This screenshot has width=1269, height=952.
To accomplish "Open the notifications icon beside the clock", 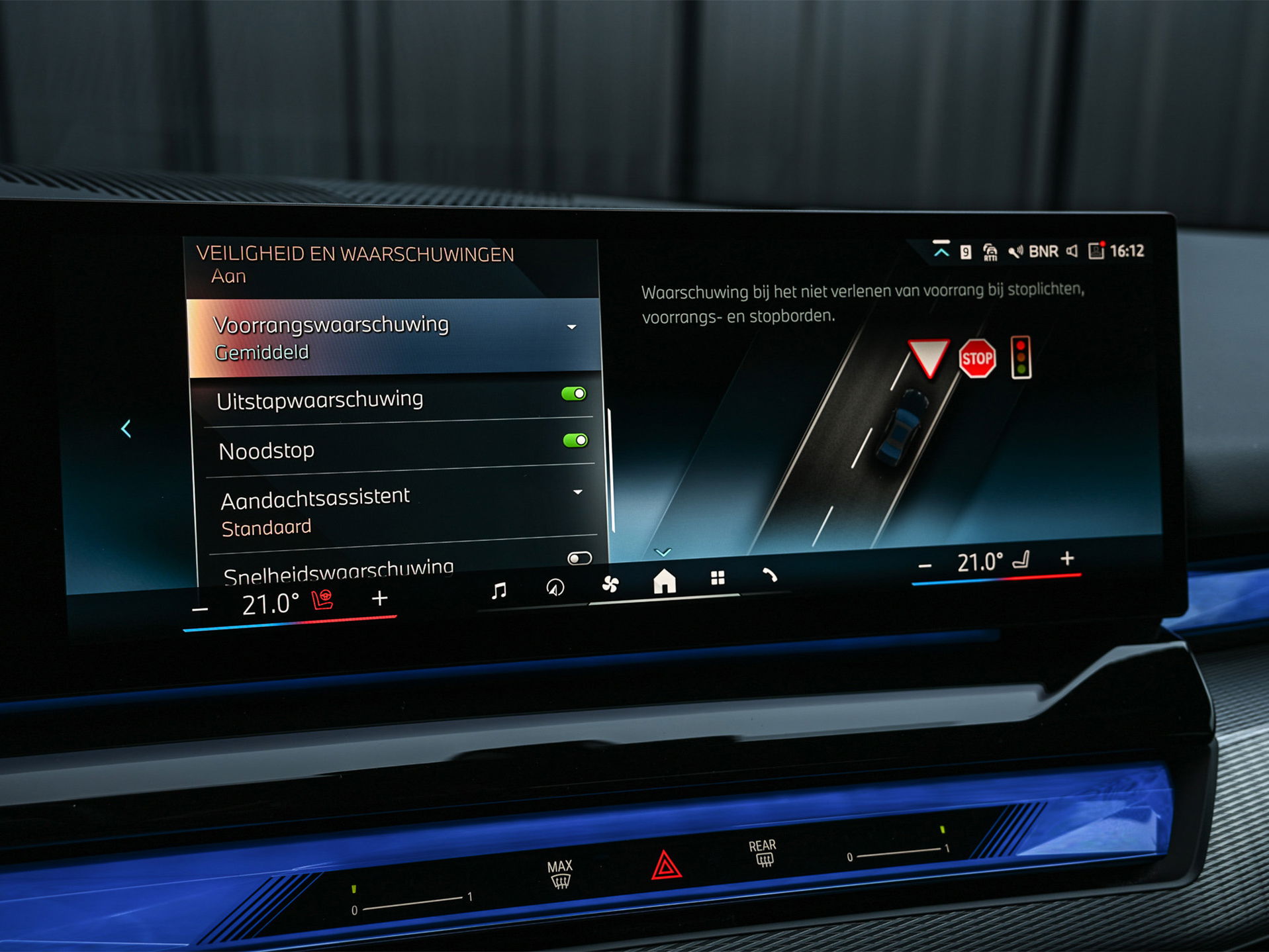I will 1096,251.
